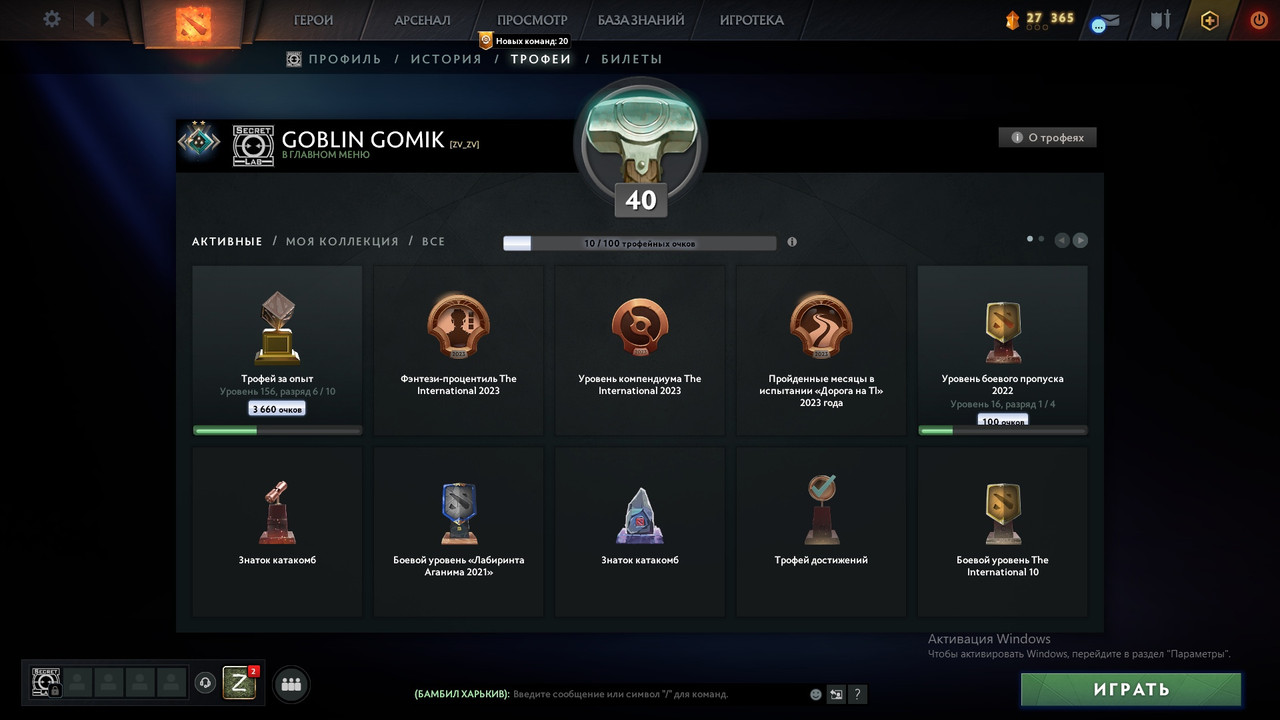
Task: Switch to the История tab
Action: 446,59
